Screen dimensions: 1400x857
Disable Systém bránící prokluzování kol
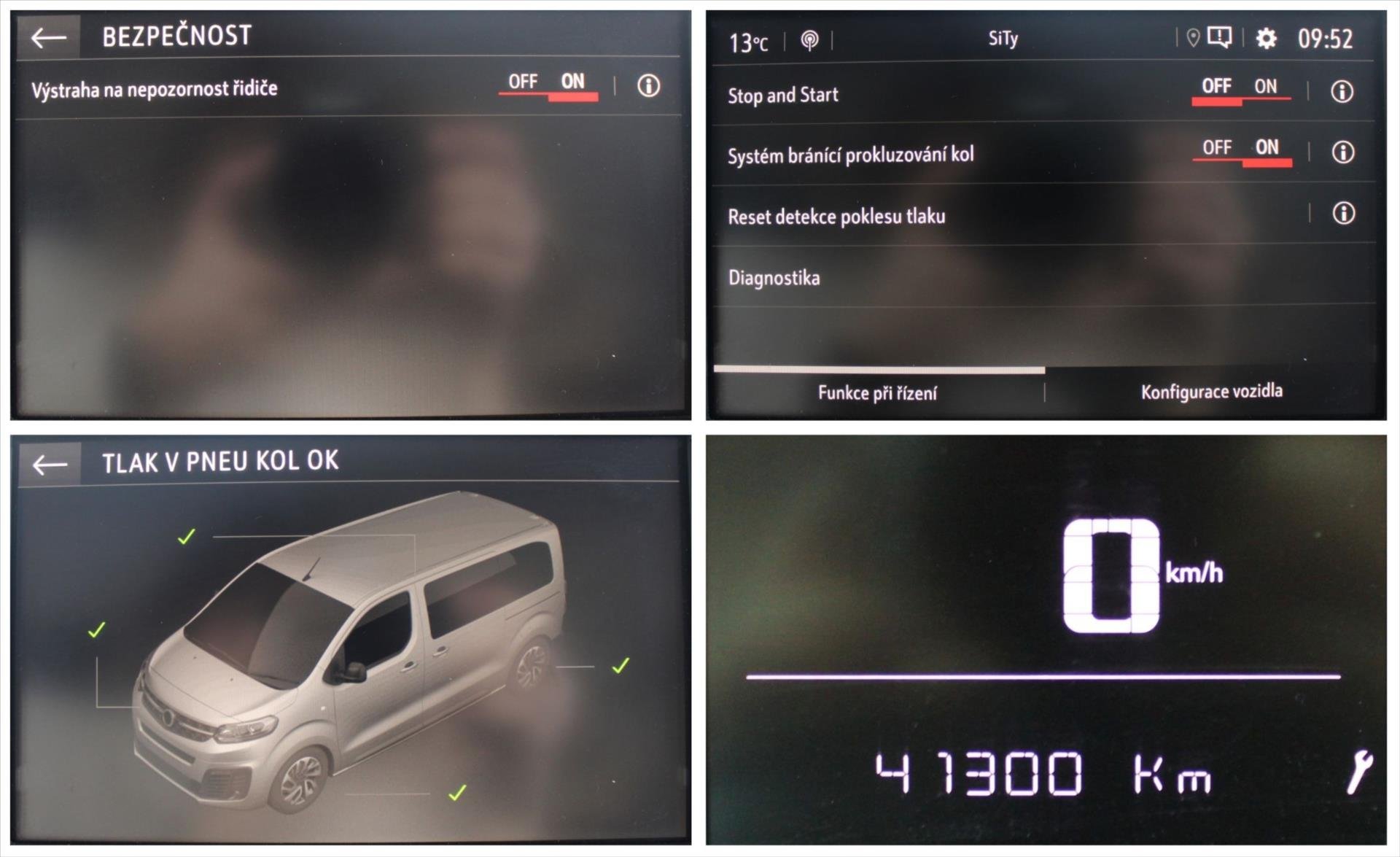(x=1216, y=147)
